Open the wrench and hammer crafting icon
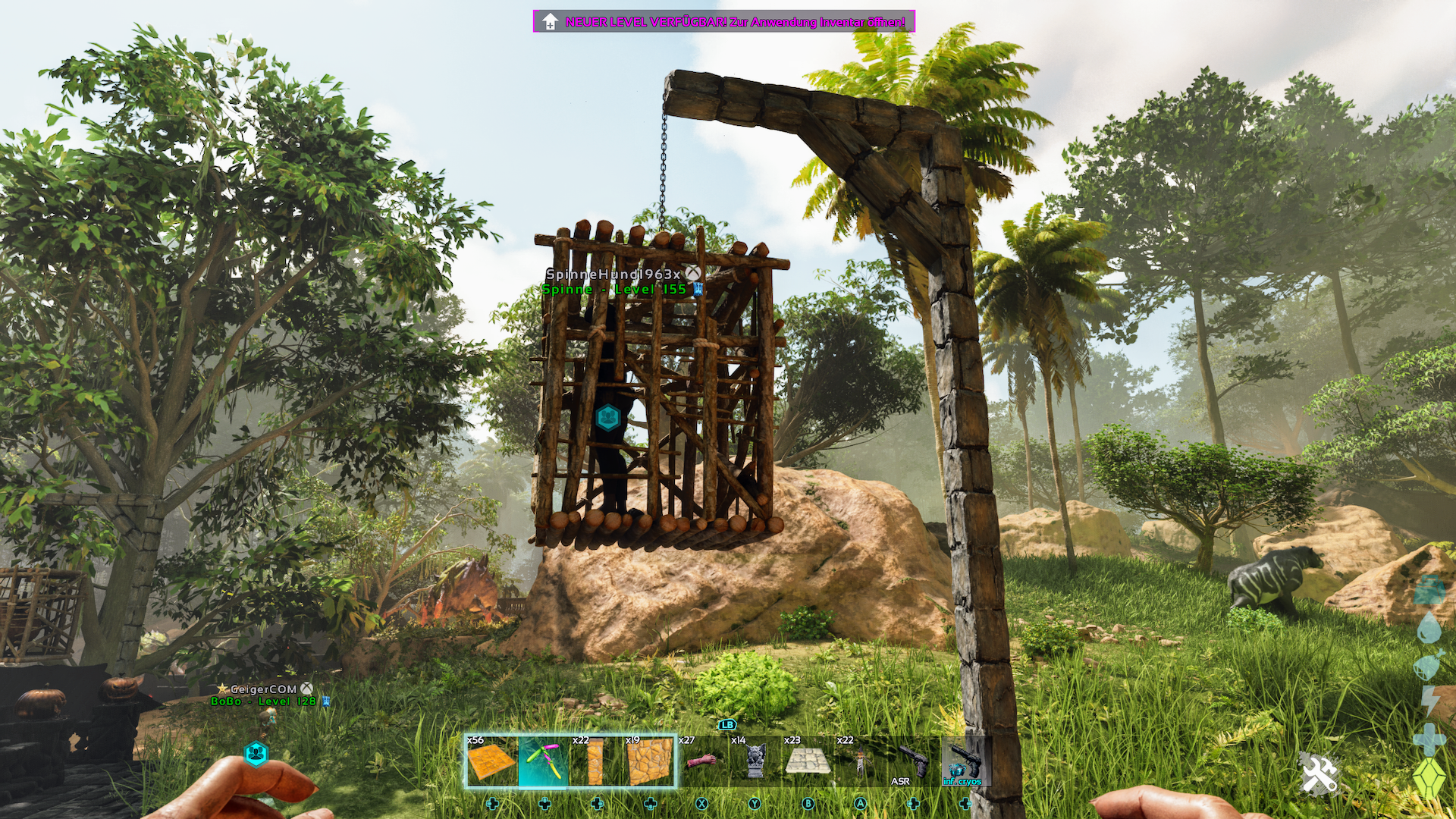1456x819 pixels. [x=1320, y=775]
